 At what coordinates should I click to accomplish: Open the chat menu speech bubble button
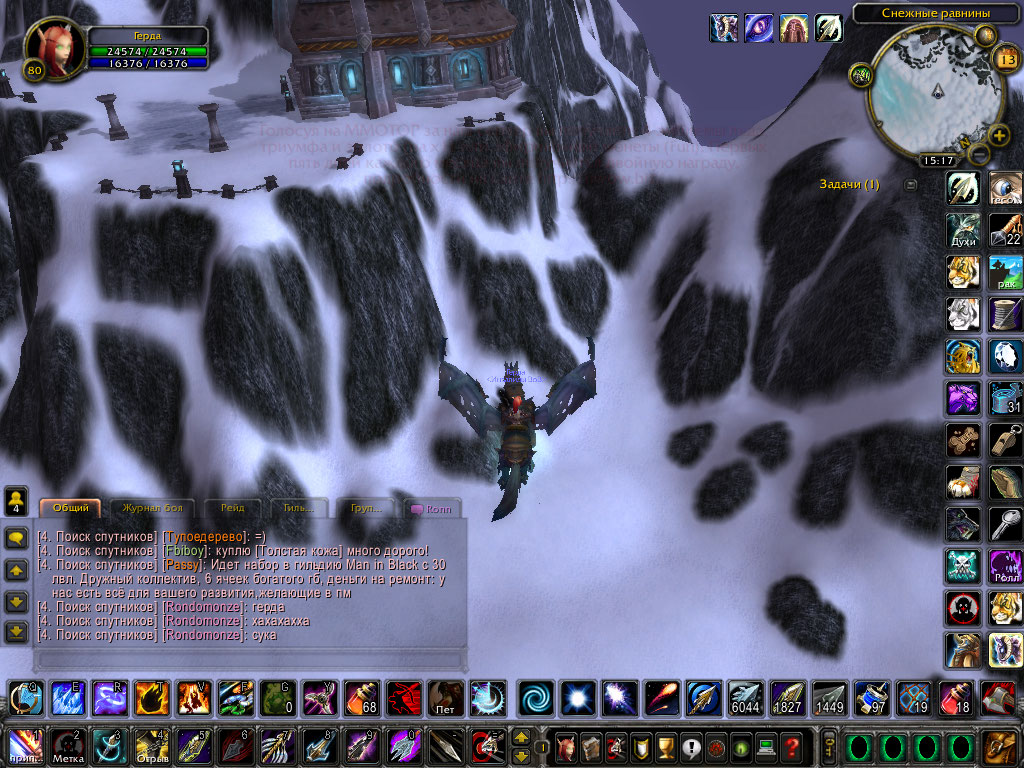point(16,538)
